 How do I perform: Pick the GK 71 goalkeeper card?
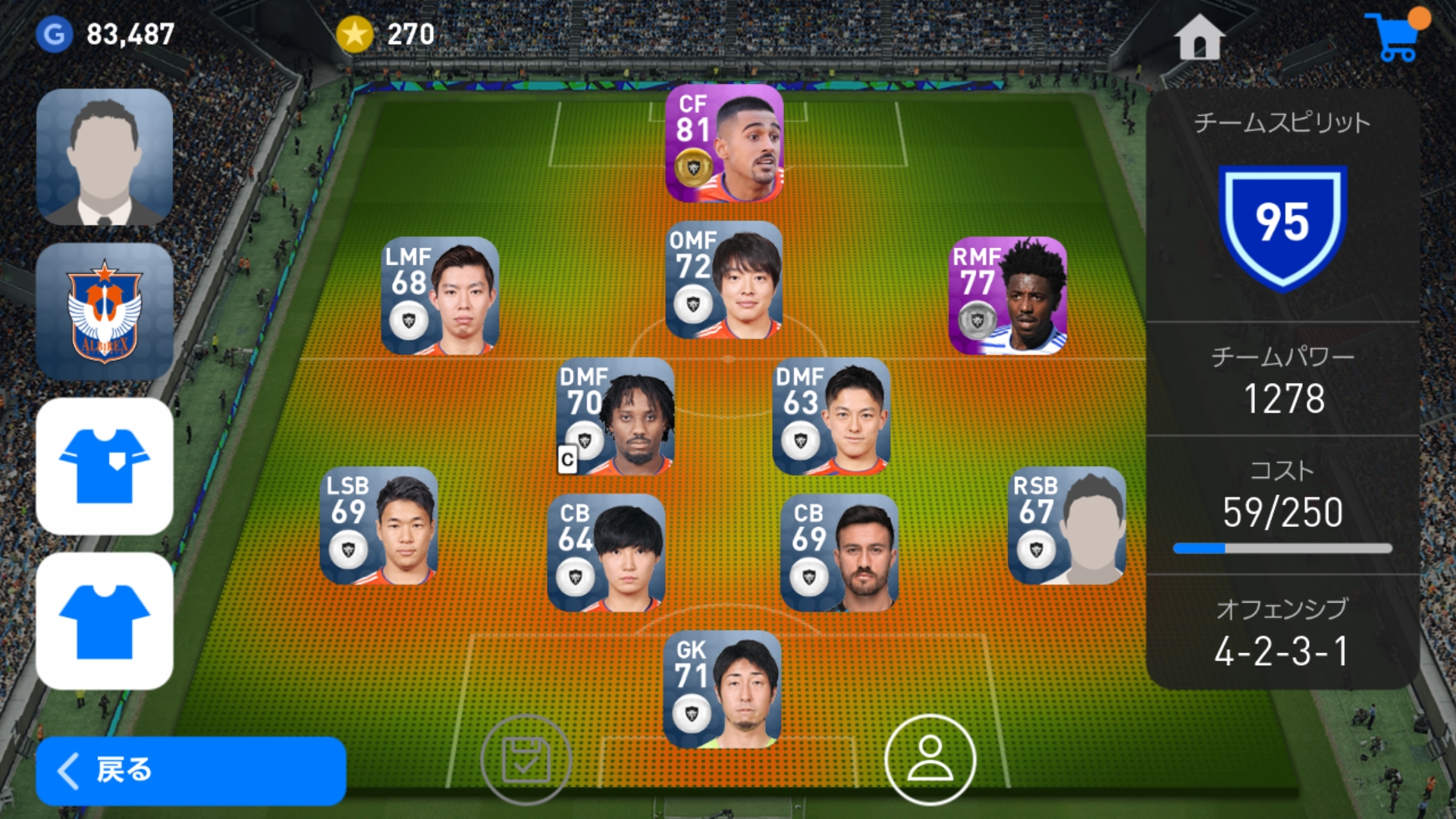point(722,689)
